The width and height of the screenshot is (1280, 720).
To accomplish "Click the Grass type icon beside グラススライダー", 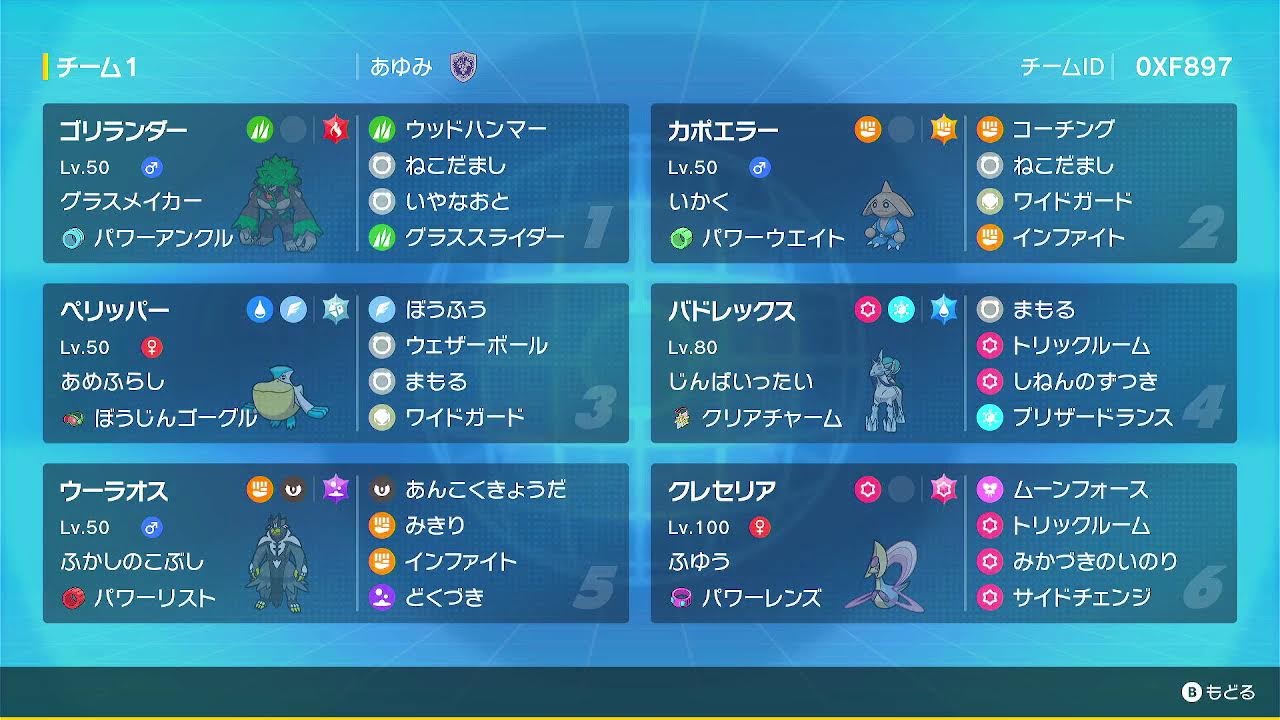I will click(382, 239).
